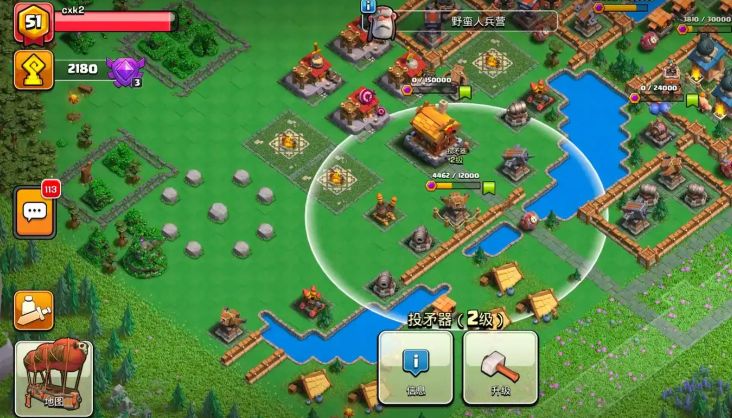Open the level 51 player profile badge
This screenshot has width=732, height=418.
[x=33, y=21]
